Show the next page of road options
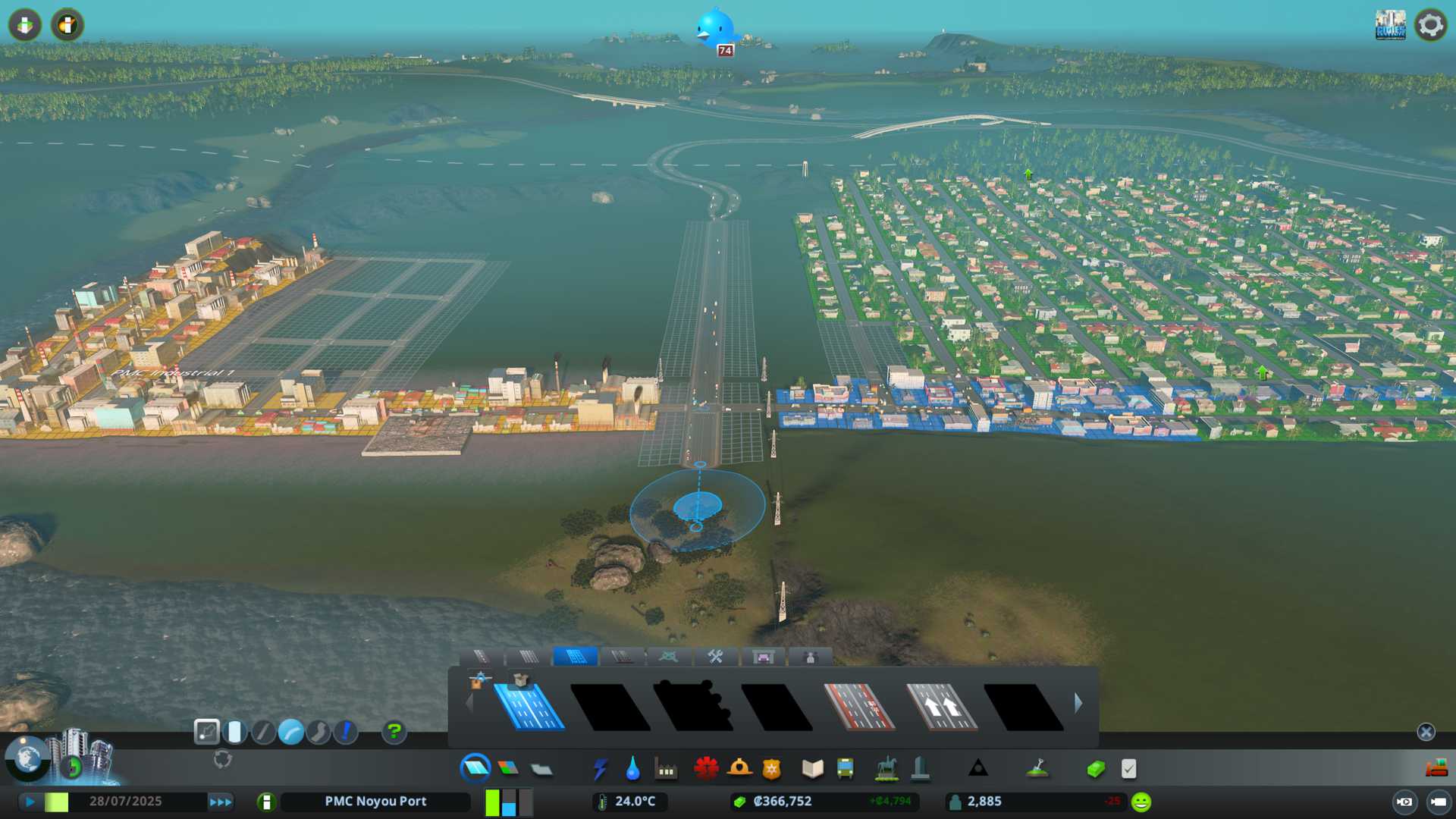1456x819 pixels. pos(1078,703)
